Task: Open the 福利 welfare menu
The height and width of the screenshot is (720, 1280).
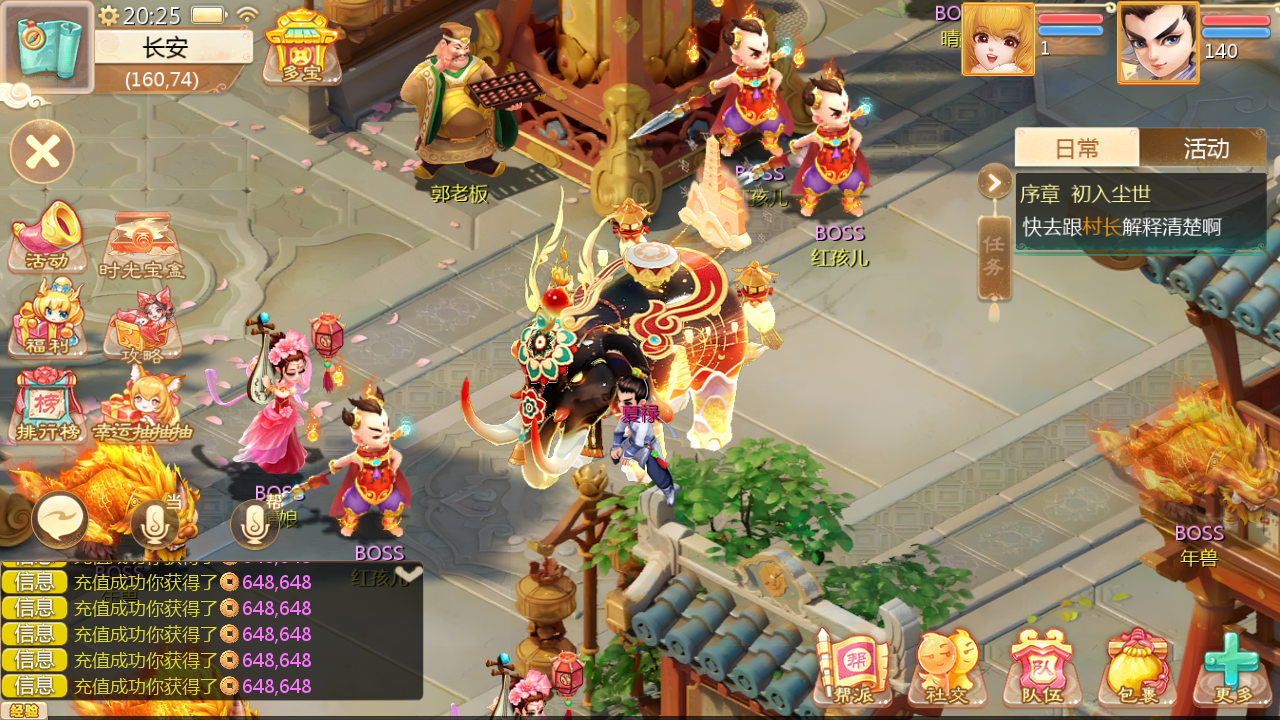Action: (x=47, y=320)
